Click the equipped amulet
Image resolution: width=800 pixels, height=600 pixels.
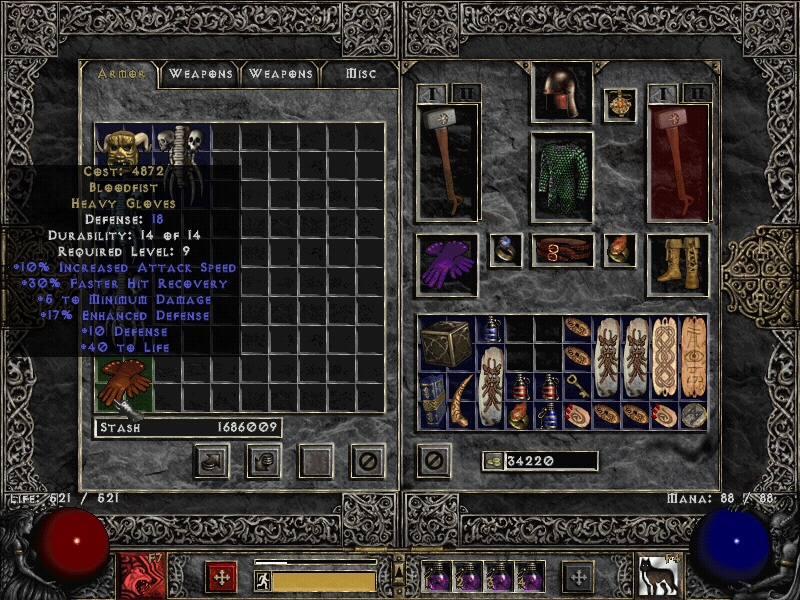[620, 106]
